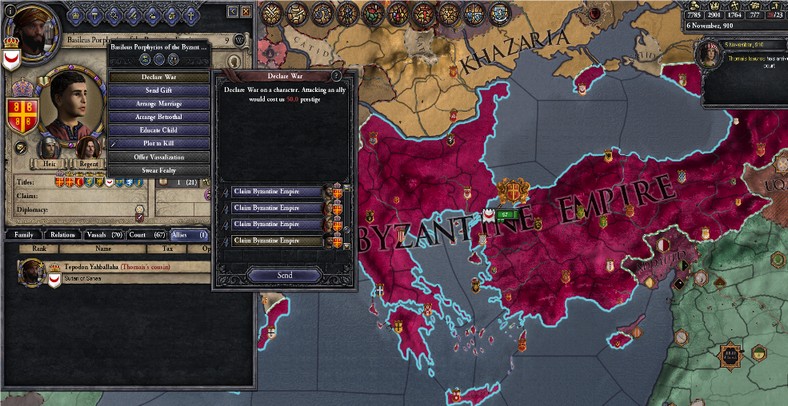Pick the Educate Child option
This screenshot has width=788, height=406.
pyautogui.click(x=160, y=130)
